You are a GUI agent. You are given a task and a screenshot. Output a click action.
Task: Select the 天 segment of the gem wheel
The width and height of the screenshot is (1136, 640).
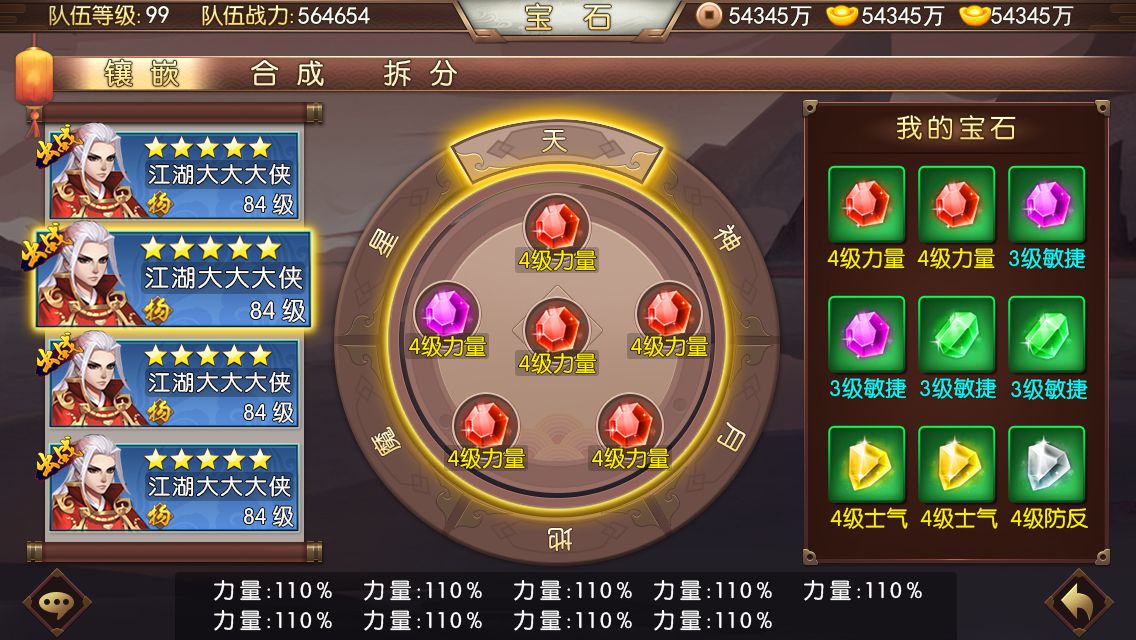click(554, 144)
